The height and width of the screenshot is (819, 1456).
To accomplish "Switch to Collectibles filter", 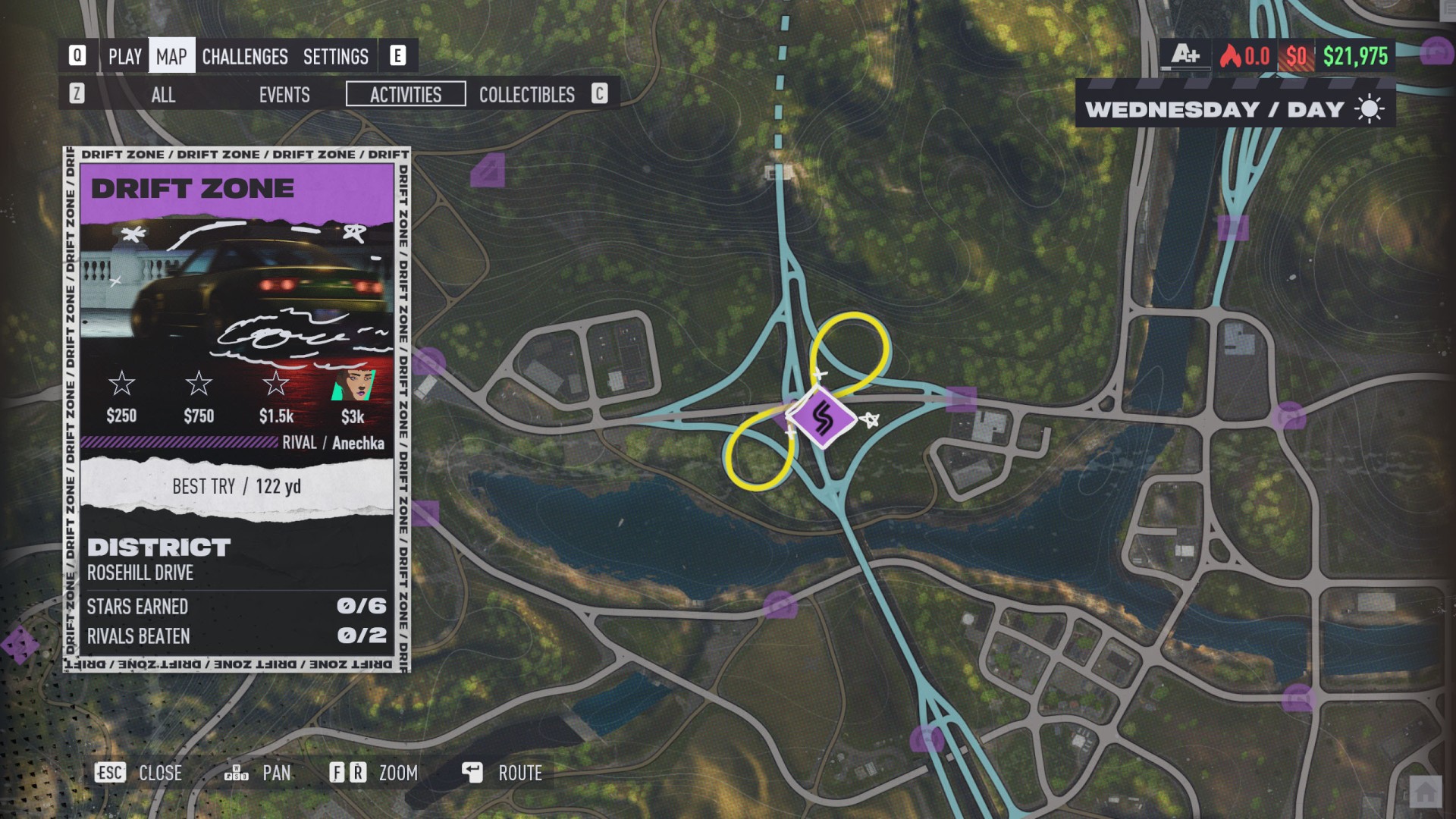I will point(526,95).
